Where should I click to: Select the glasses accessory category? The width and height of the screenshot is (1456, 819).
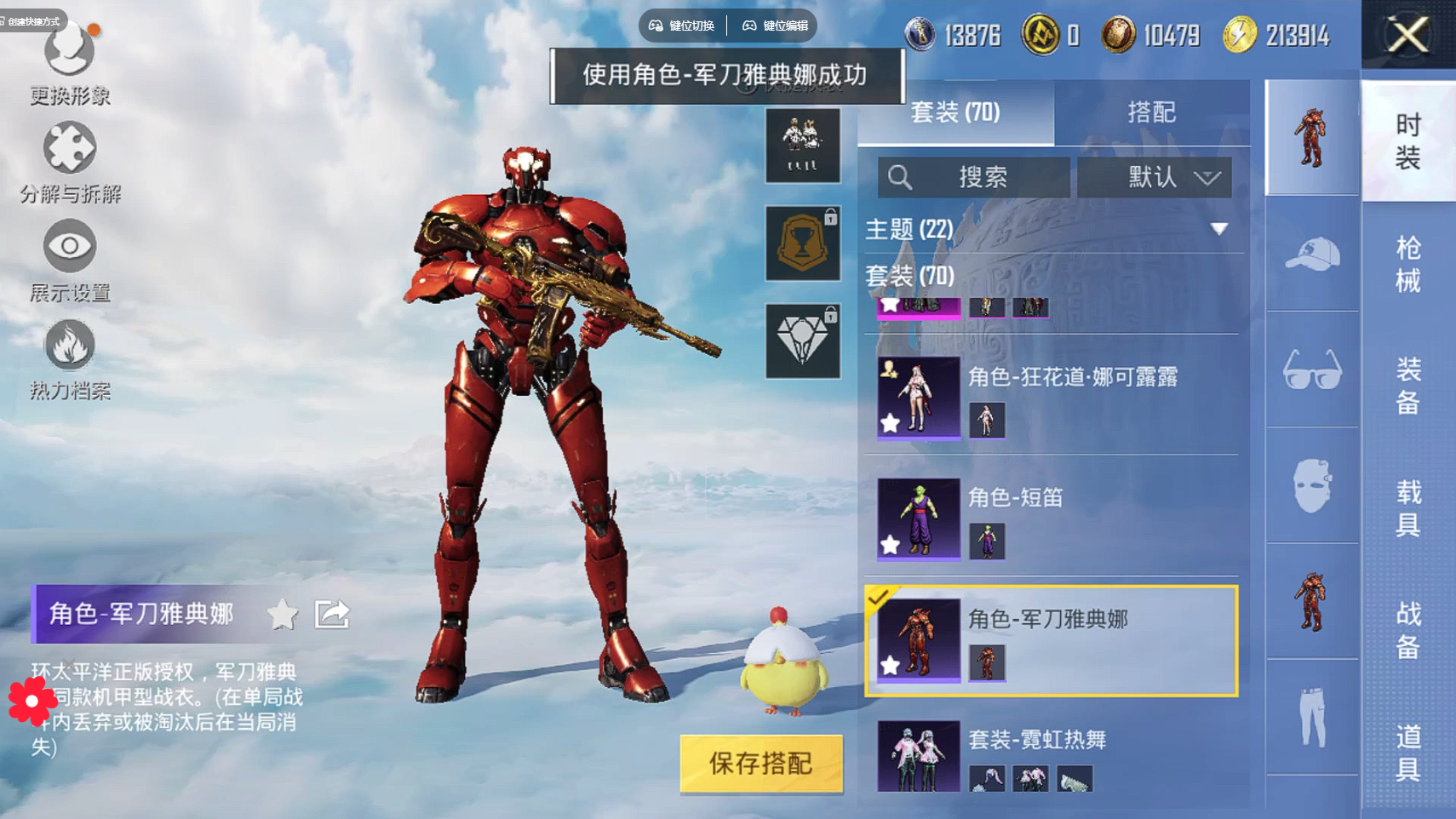1312,370
